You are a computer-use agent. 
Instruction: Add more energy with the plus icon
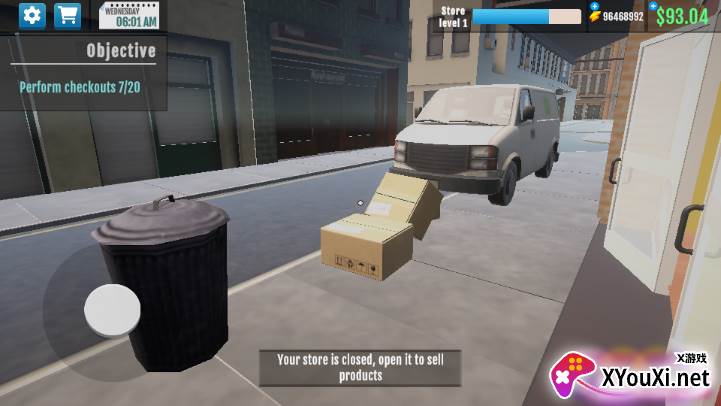[594, 6]
